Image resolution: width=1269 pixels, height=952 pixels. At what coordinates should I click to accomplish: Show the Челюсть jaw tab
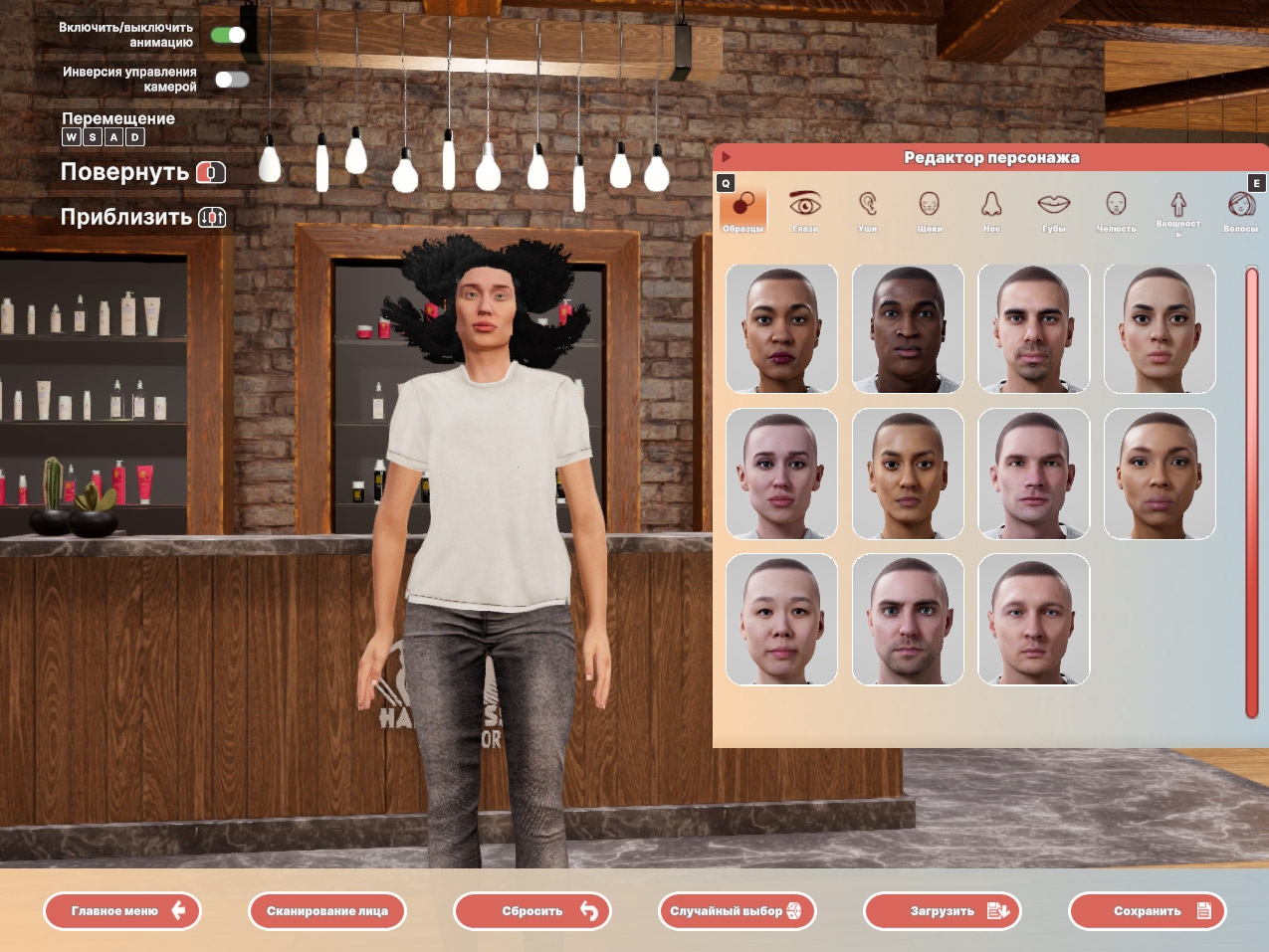[1116, 211]
